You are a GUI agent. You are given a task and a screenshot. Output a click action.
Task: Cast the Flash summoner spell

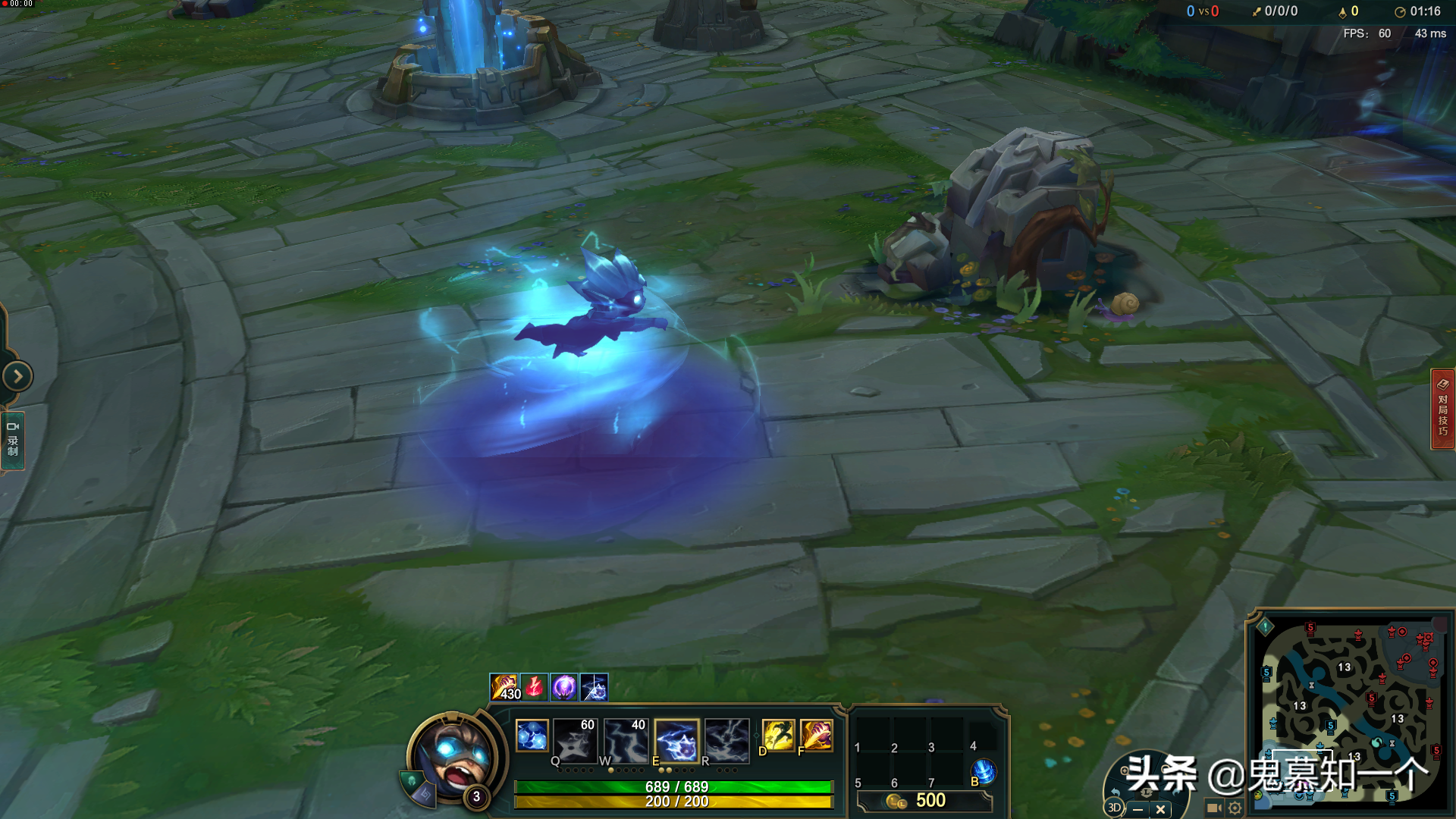click(778, 736)
